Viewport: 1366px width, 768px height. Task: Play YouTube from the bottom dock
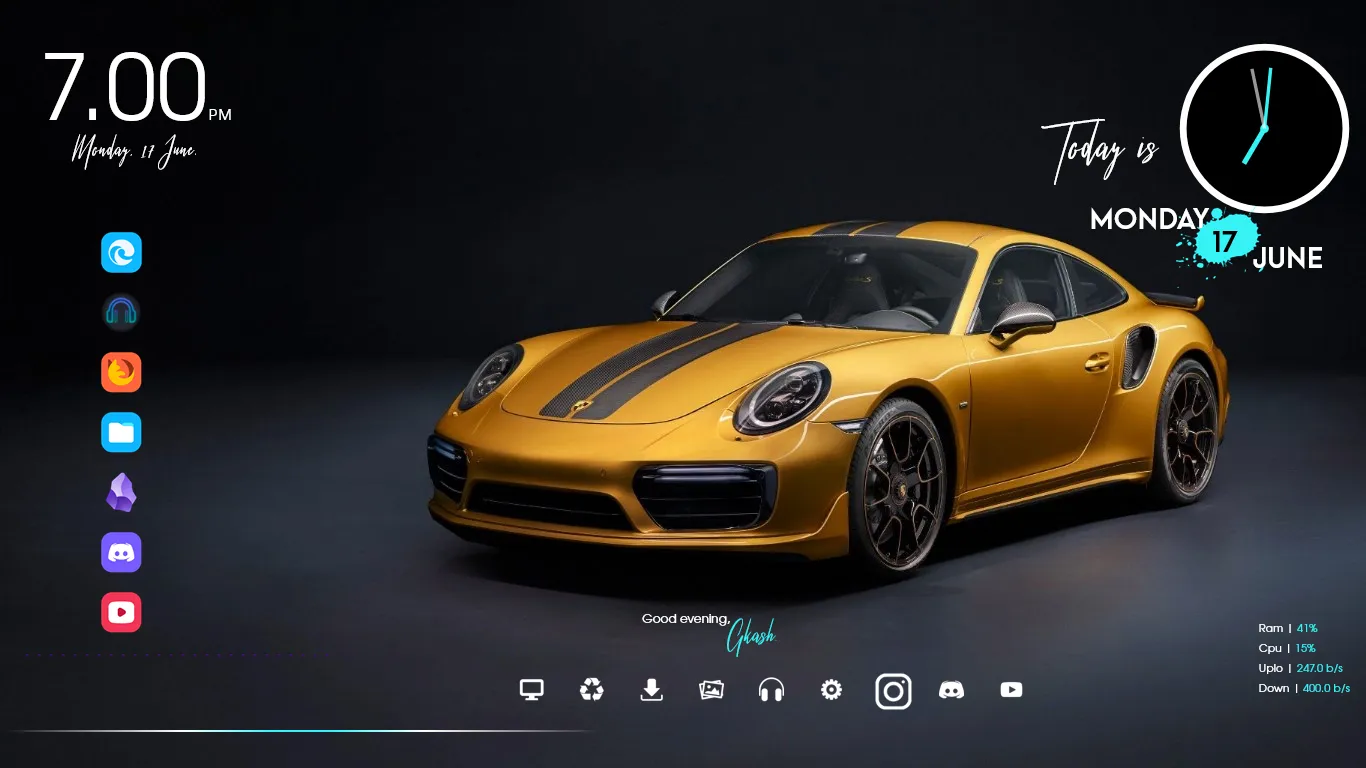(1011, 690)
